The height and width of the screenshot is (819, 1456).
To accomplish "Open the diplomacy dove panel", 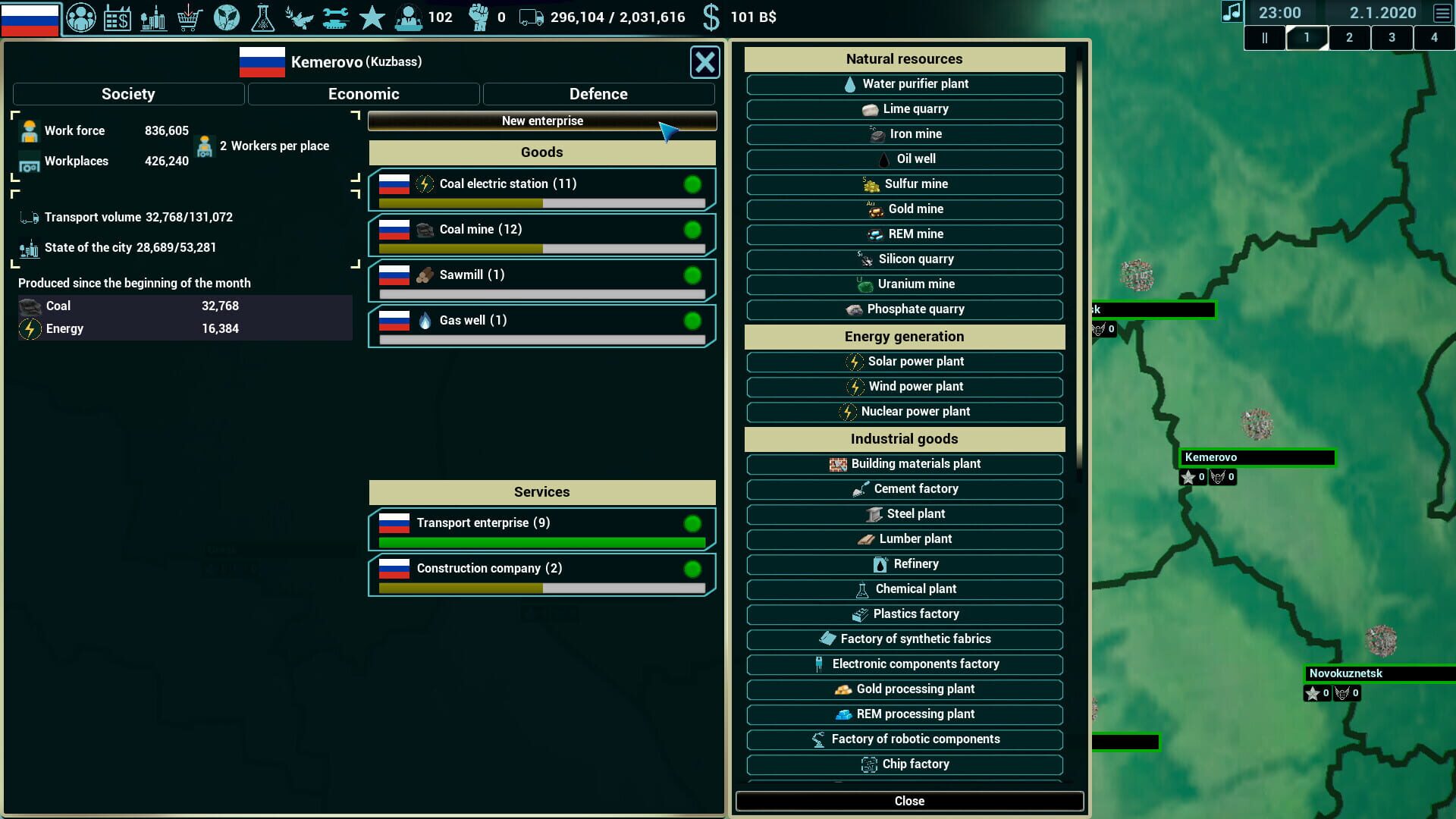I will 299,17.
